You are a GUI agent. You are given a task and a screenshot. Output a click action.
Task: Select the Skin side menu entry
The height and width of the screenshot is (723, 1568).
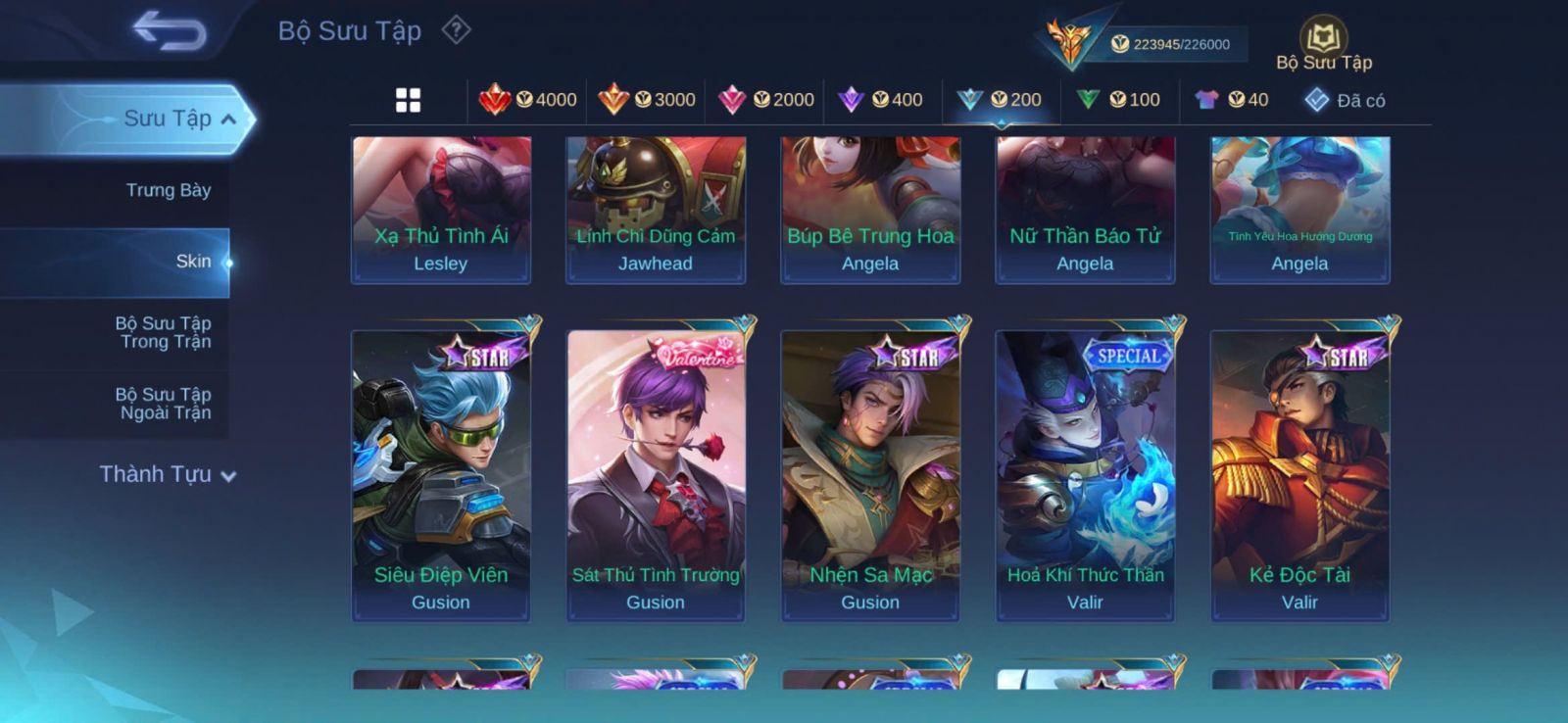coord(192,262)
